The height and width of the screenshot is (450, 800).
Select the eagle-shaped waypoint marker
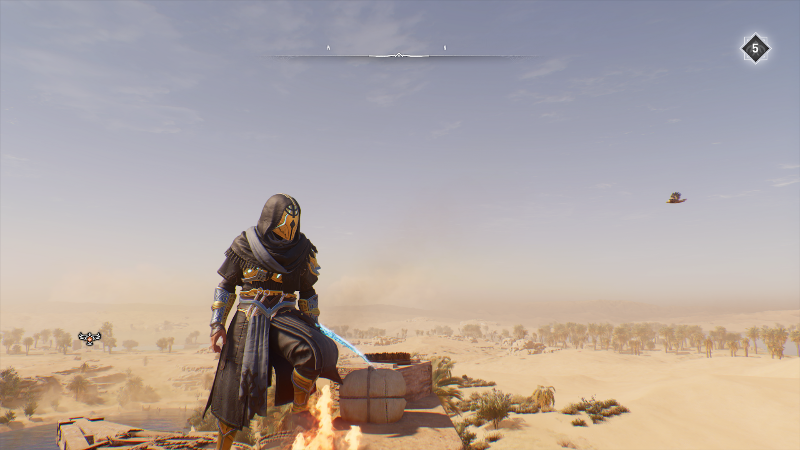pyautogui.click(x=90, y=338)
